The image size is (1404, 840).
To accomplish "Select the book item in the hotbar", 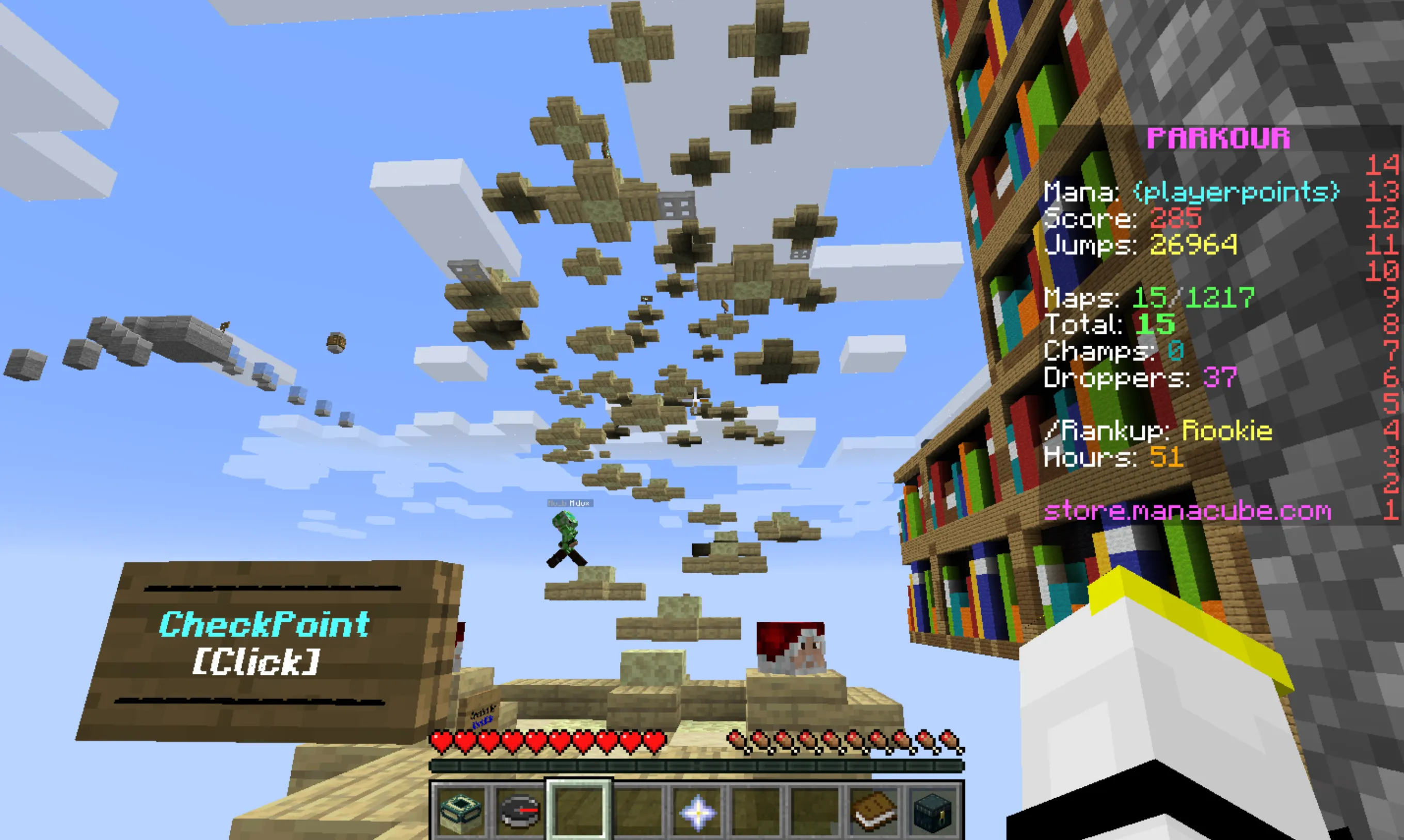I will (x=873, y=811).
